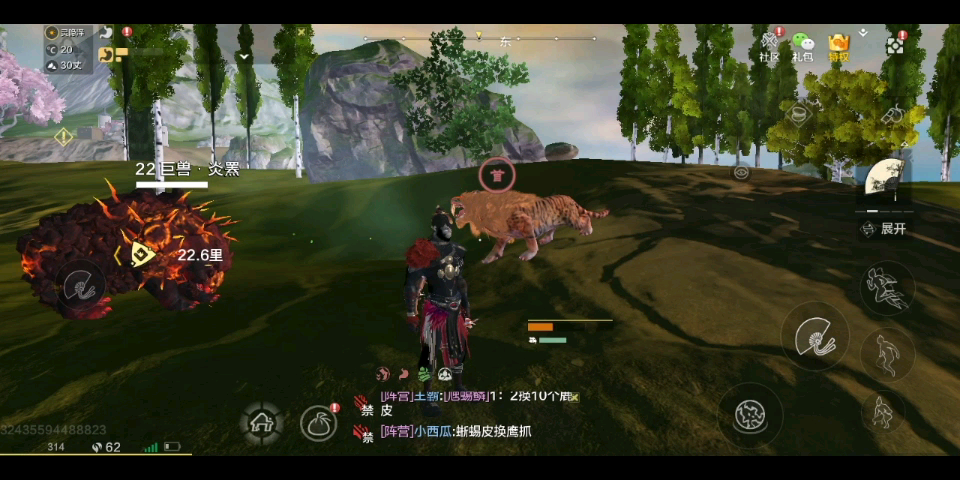960x480 pixels.
Task: Open the 特权 privilege crown menu
Action: coord(837,46)
